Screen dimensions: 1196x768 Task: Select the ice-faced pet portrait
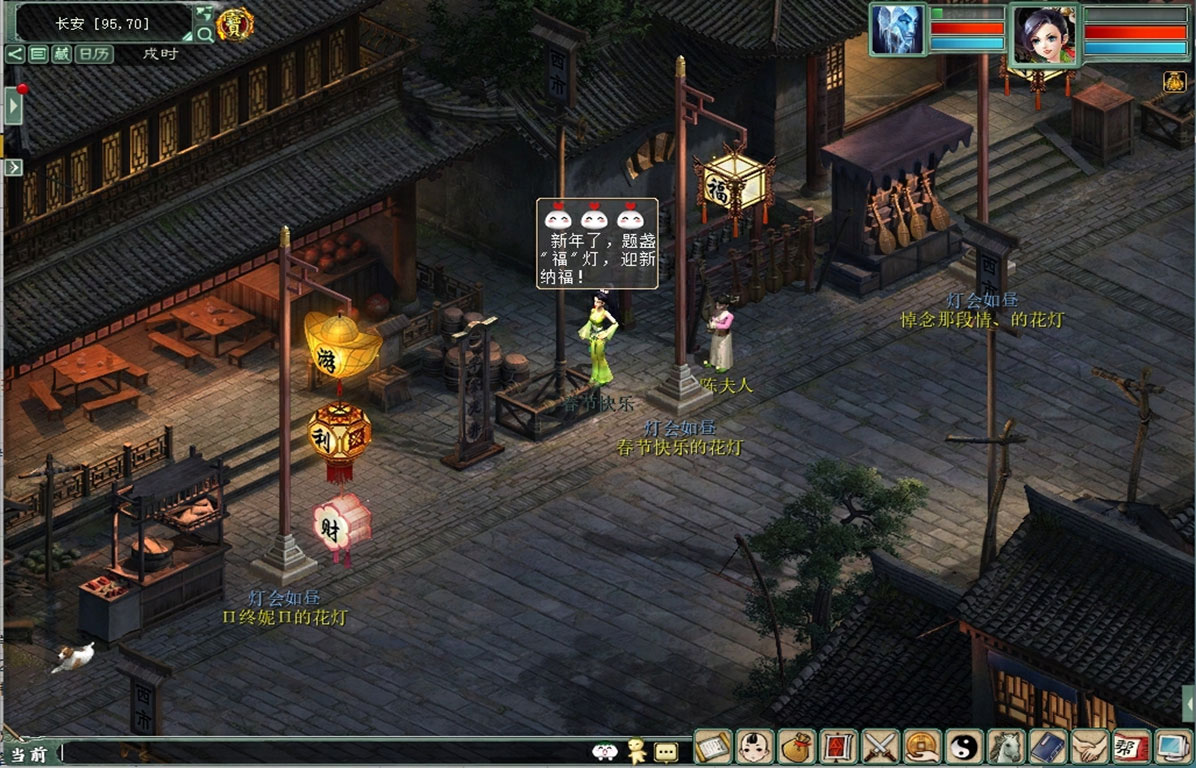click(897, 30)
